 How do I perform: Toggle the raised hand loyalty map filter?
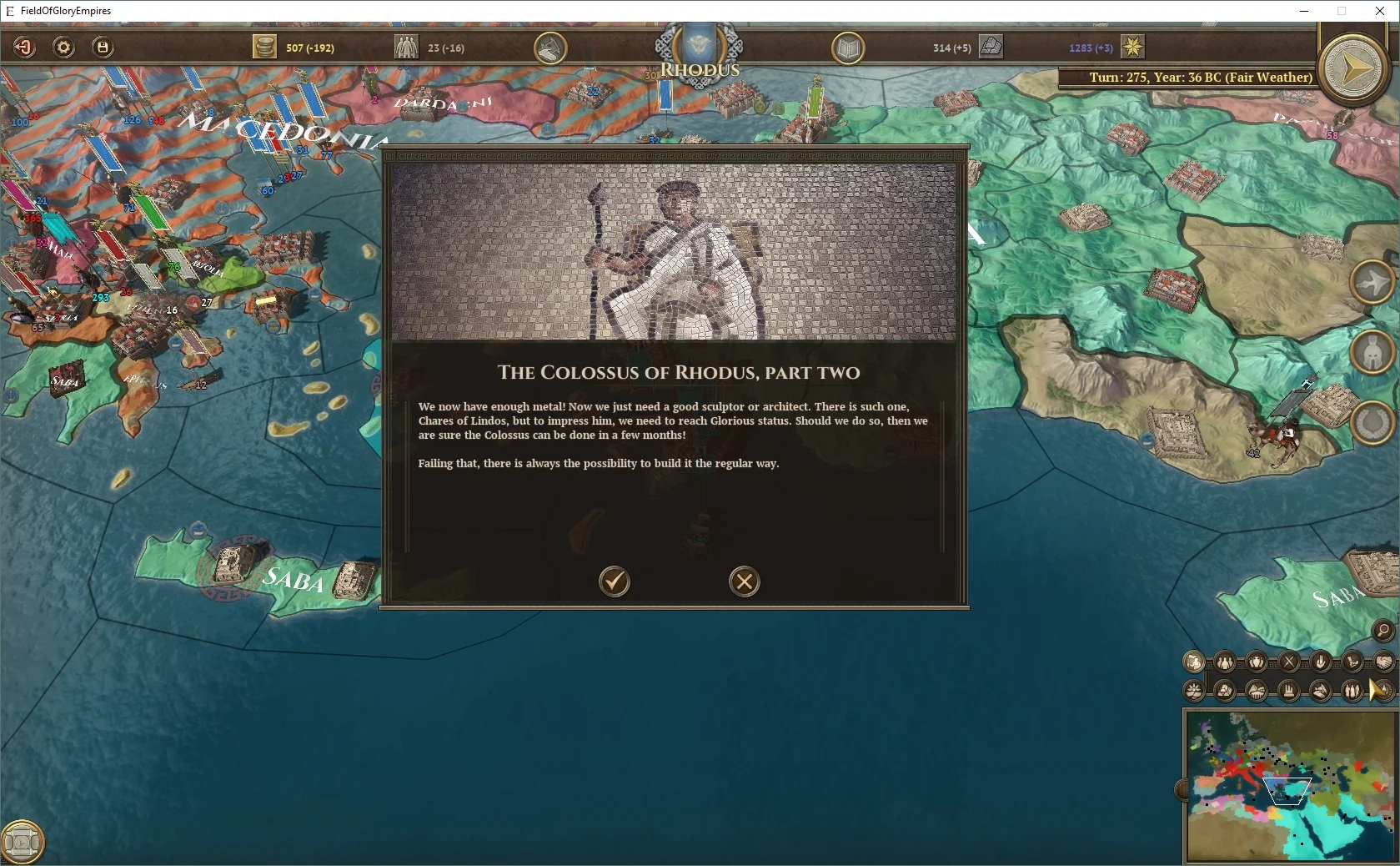click(x=1320, y=663)
